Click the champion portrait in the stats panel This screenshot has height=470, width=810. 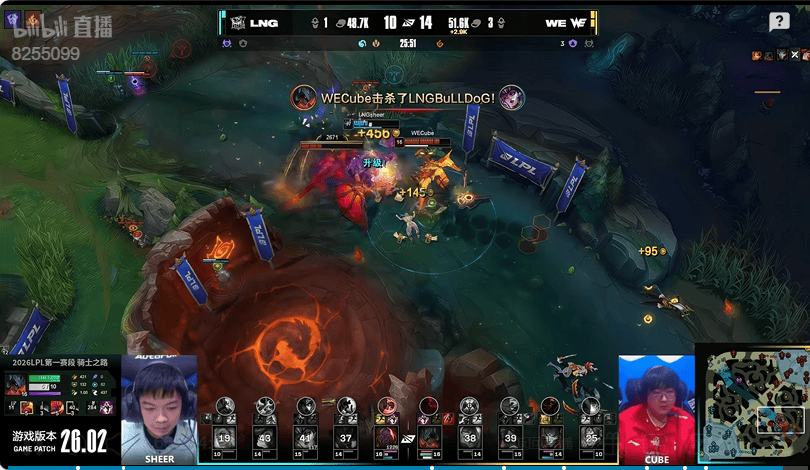click(16, 385)
